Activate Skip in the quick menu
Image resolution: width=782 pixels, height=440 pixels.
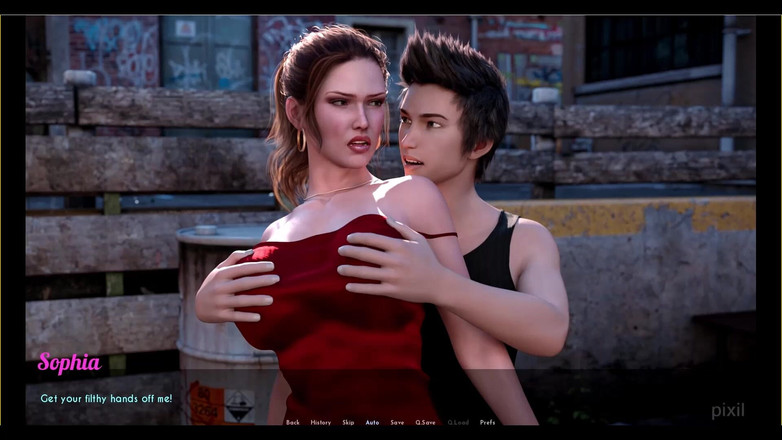click(348, 423)
